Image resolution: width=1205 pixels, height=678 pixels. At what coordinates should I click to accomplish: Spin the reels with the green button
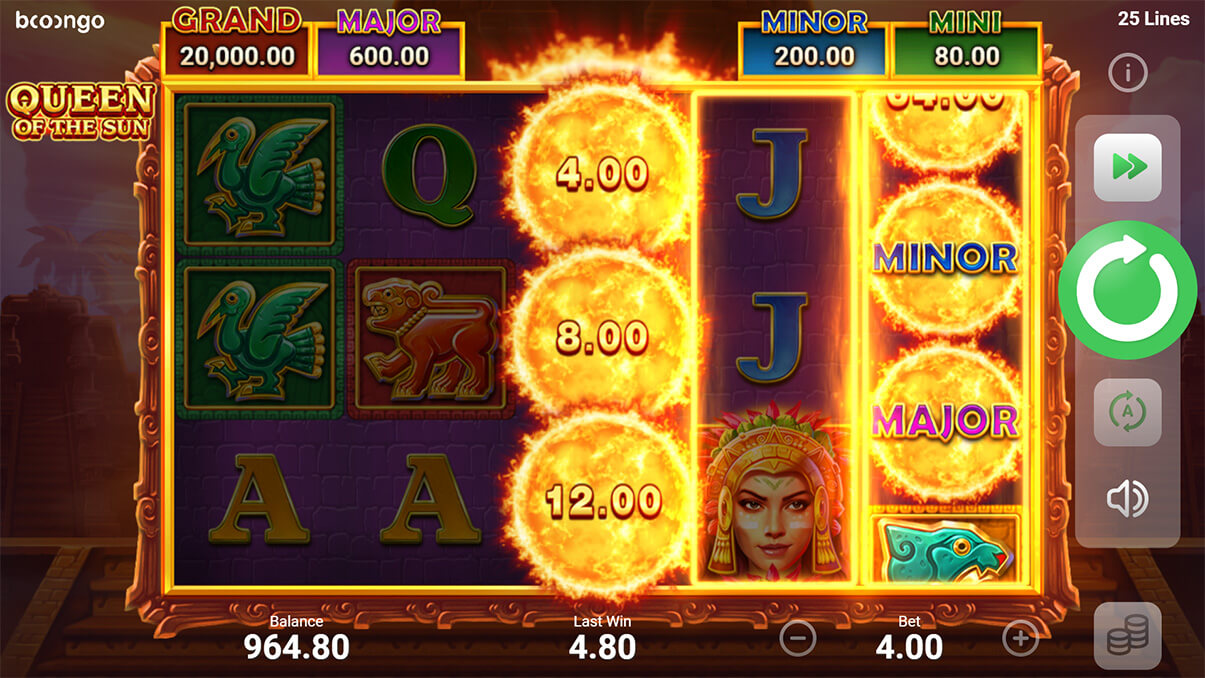pyautogui.click(x=1127, y=290)
